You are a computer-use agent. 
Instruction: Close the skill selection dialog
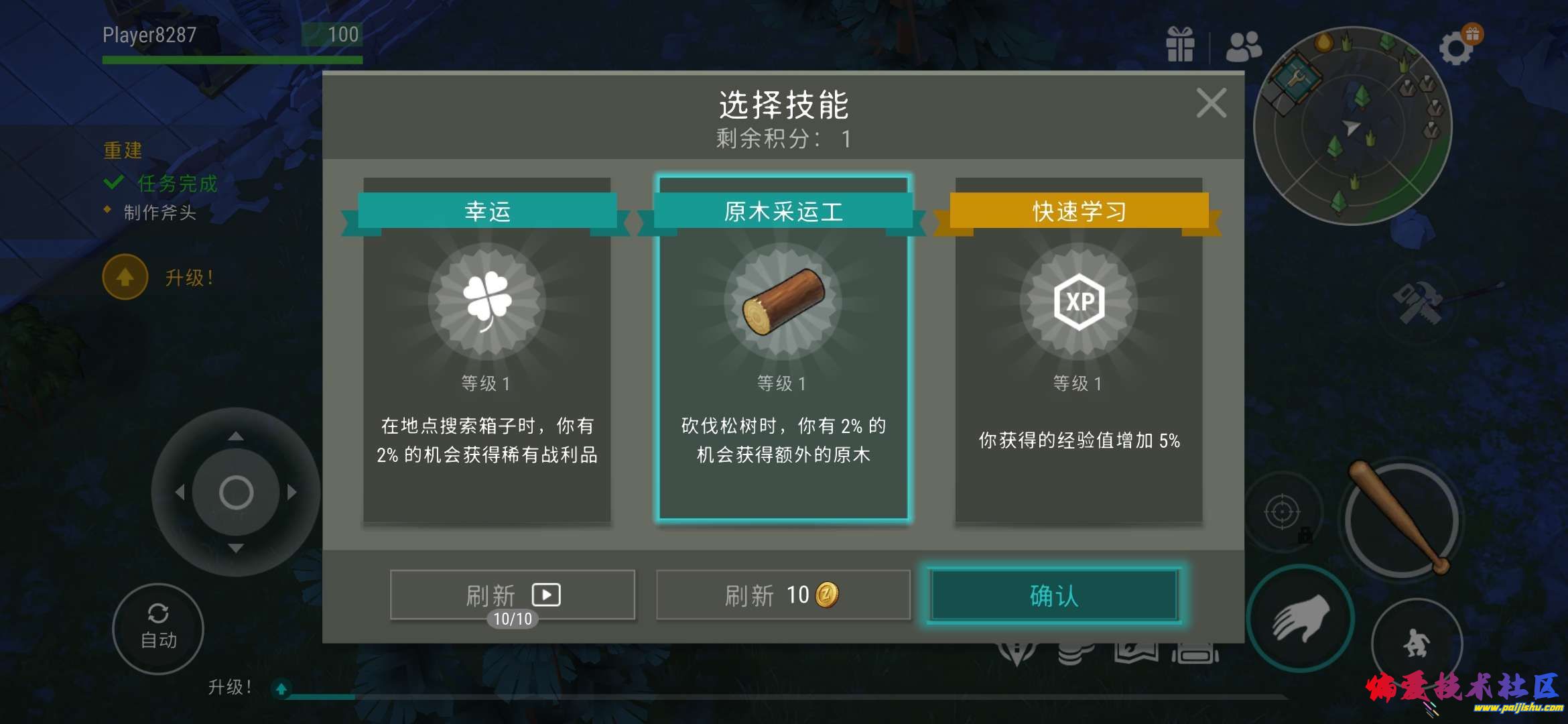[x=1210, y=102]
